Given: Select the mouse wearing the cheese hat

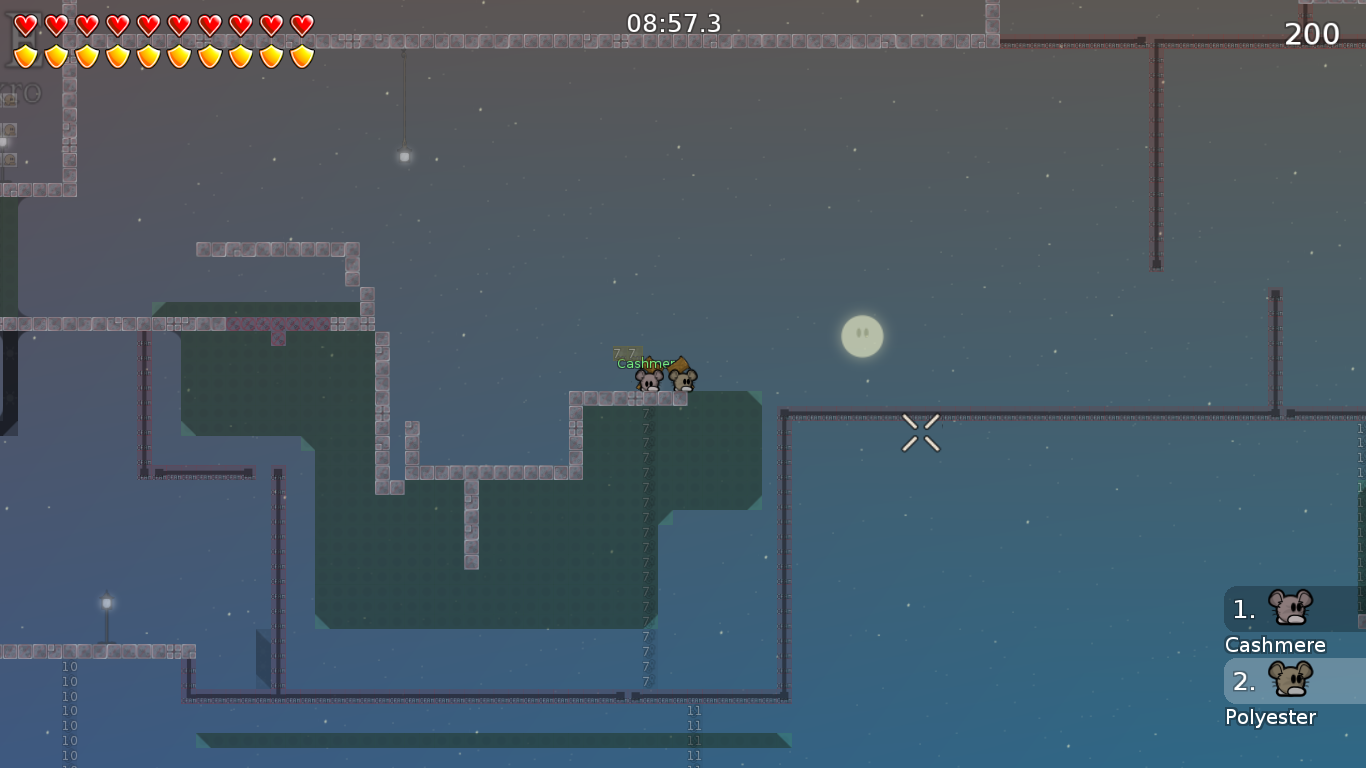Looking at the screenshot, I should point(684,378).
